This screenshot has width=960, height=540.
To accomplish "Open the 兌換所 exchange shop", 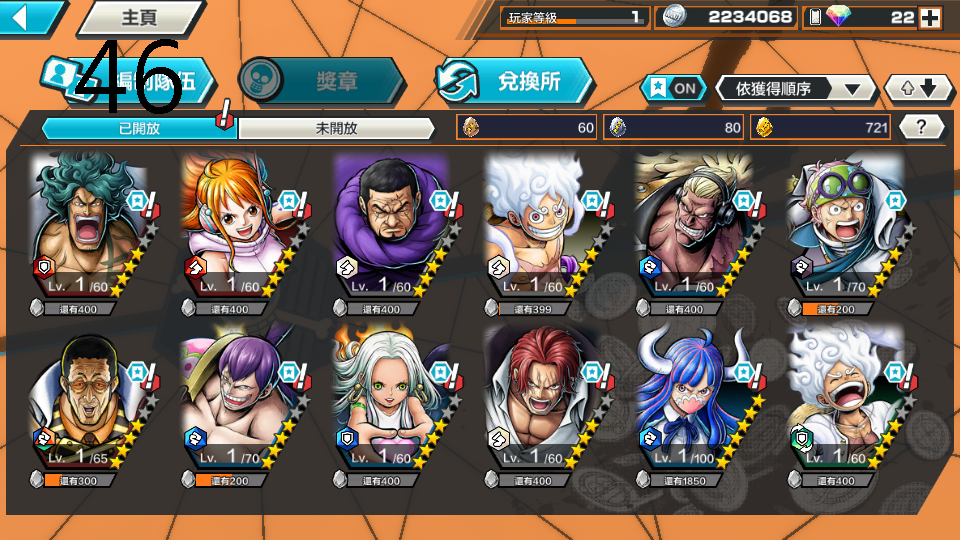I will tap(514, 82).
